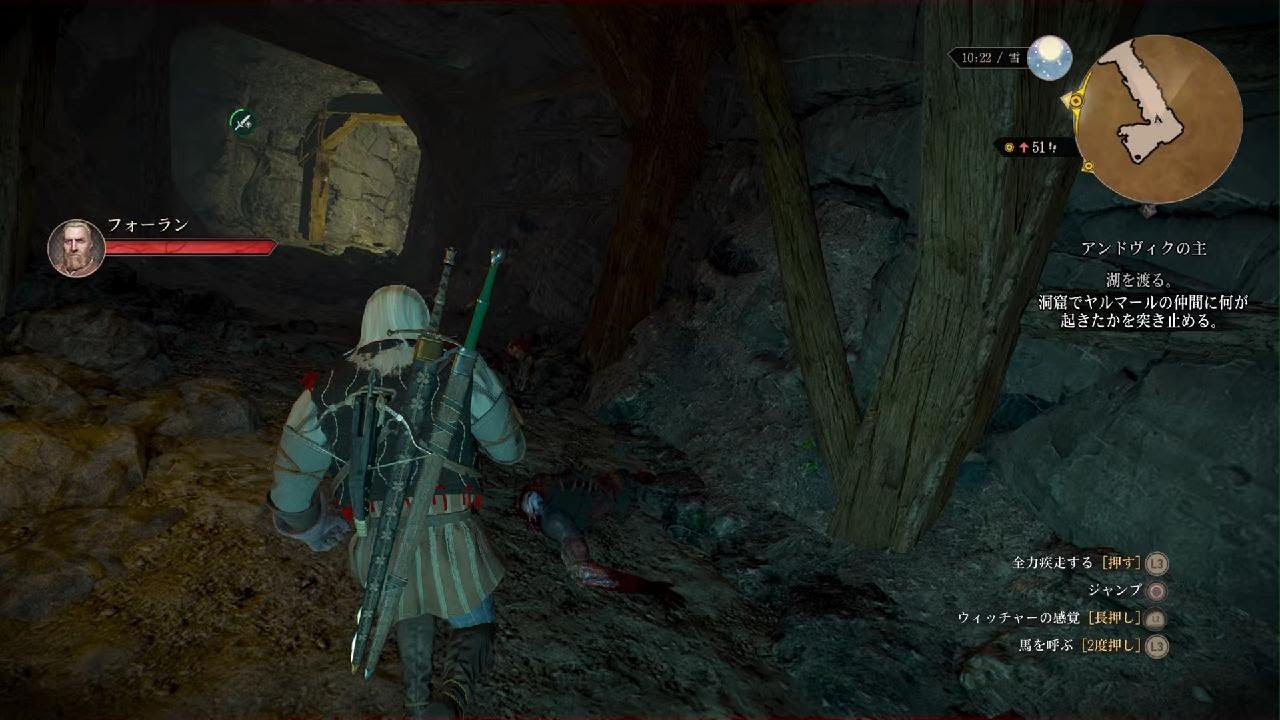The width and height of the screenshot is (1280, 720).
Task: Click the circular cave minimap
Action: pos(1157,119)
